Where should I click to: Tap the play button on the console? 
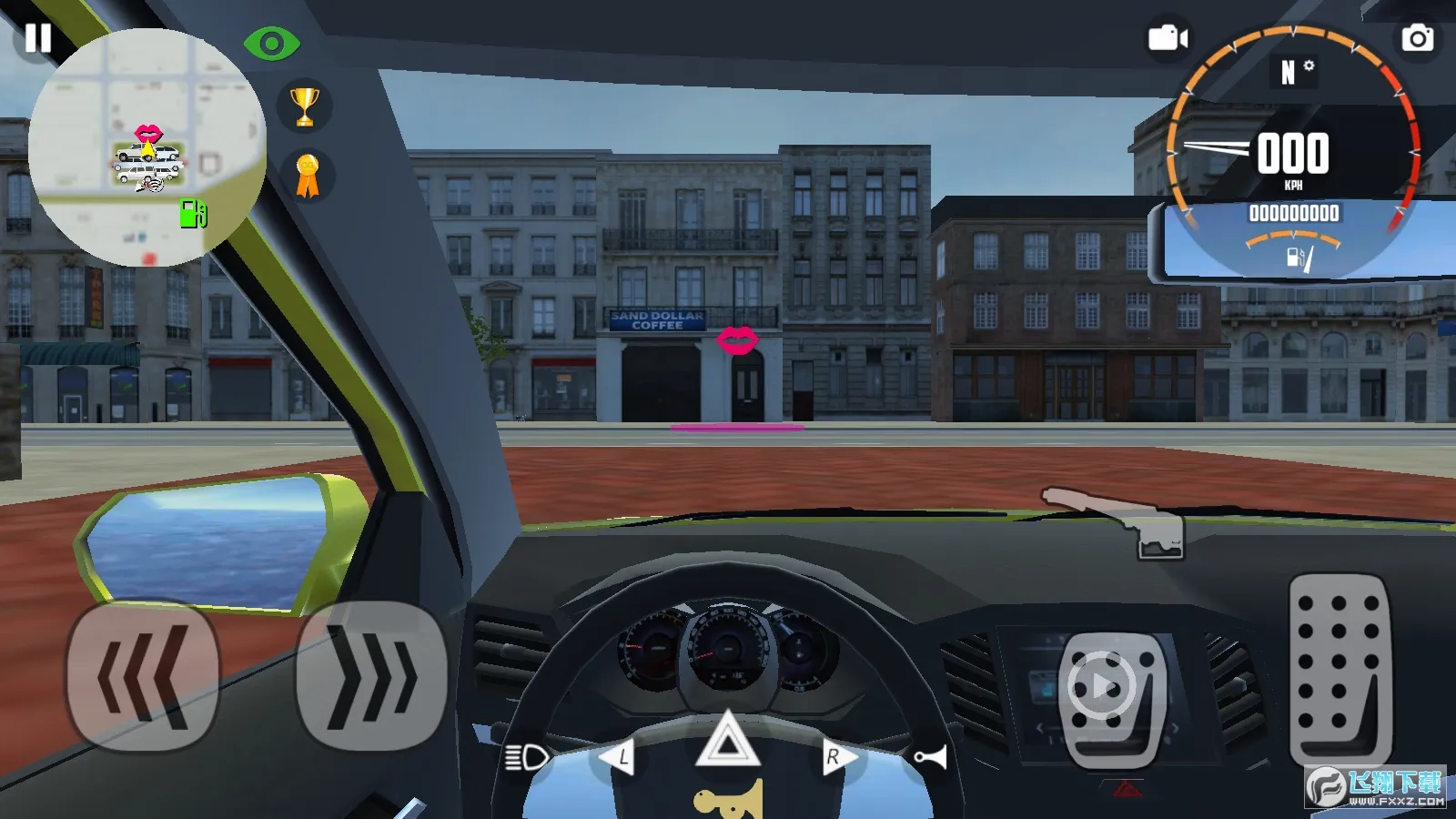(1103, 685)
